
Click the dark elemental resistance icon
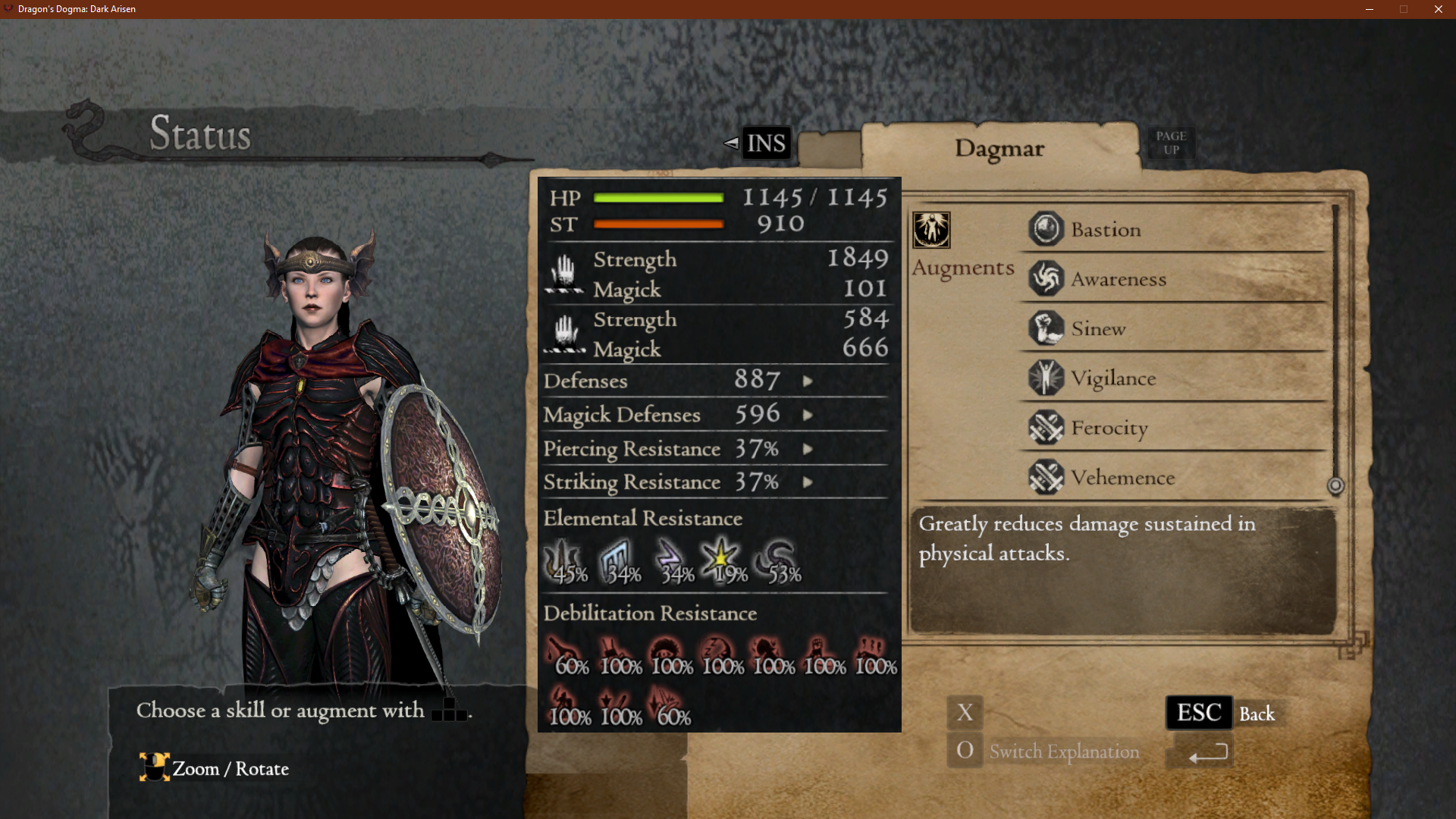[774, 557]
